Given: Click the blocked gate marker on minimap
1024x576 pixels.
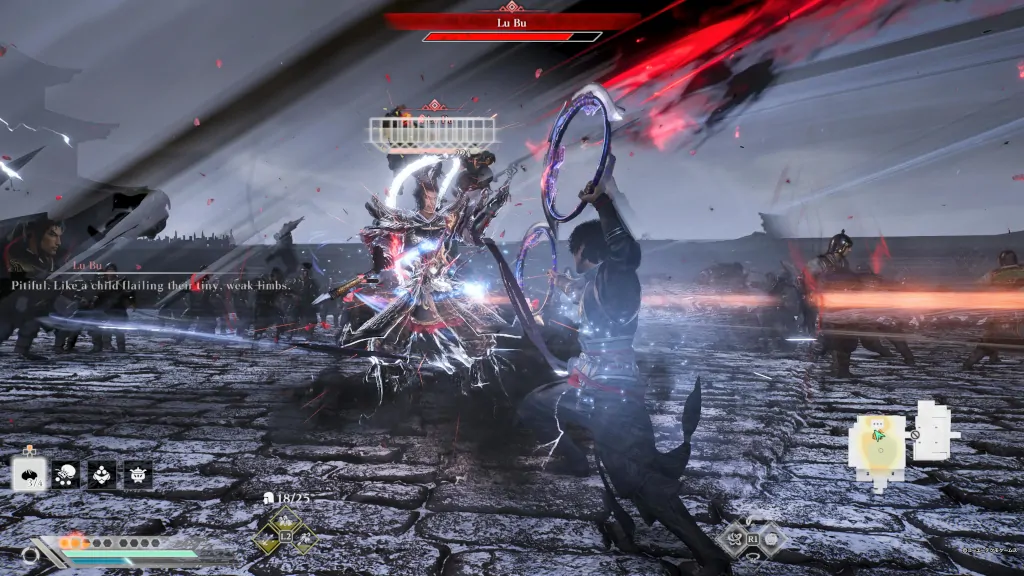Looking at the screenshot, I should tap(915, 436).
